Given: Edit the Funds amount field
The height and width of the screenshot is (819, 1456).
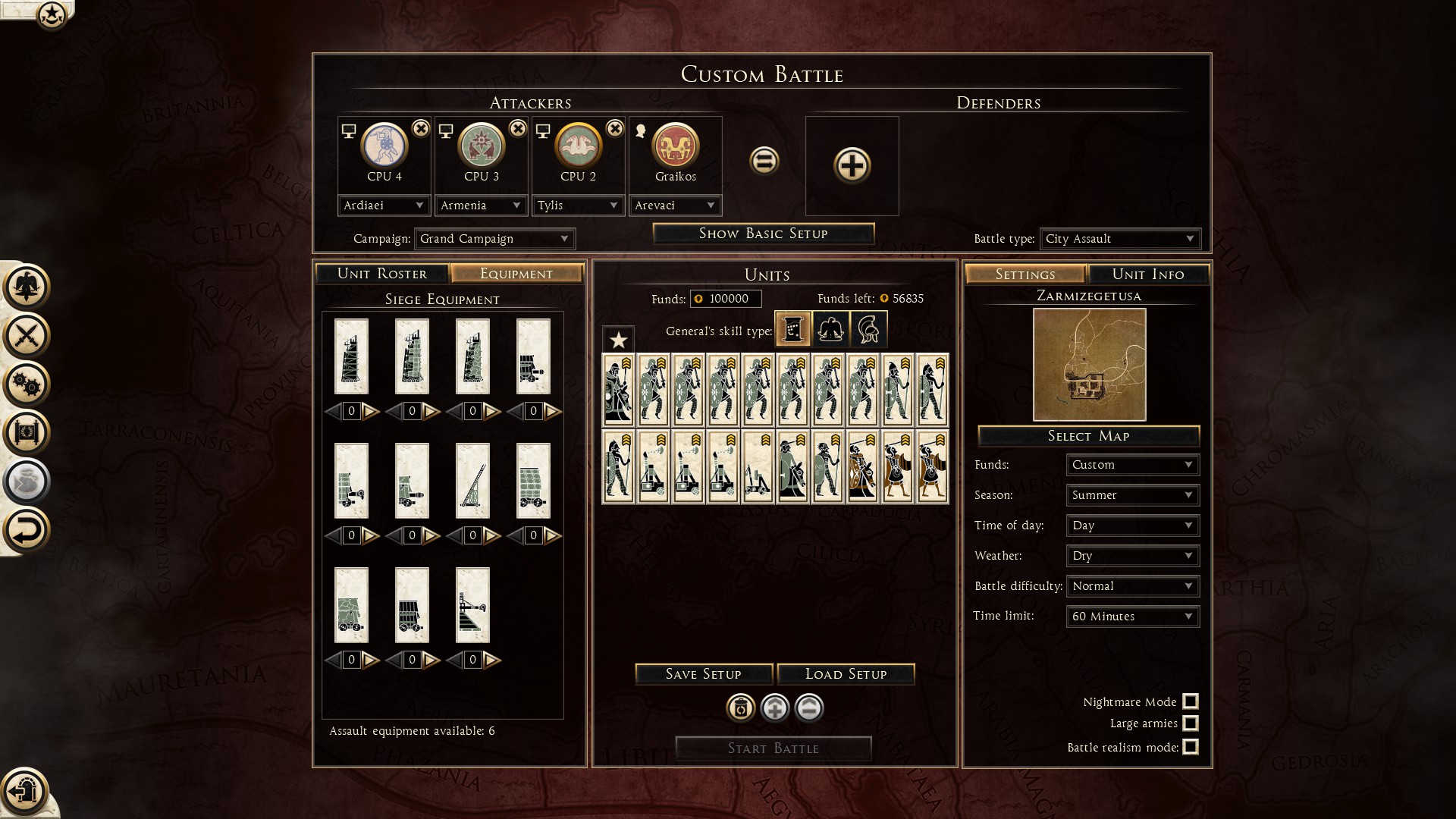Looking at the screenshot, I should click(726, 299).
